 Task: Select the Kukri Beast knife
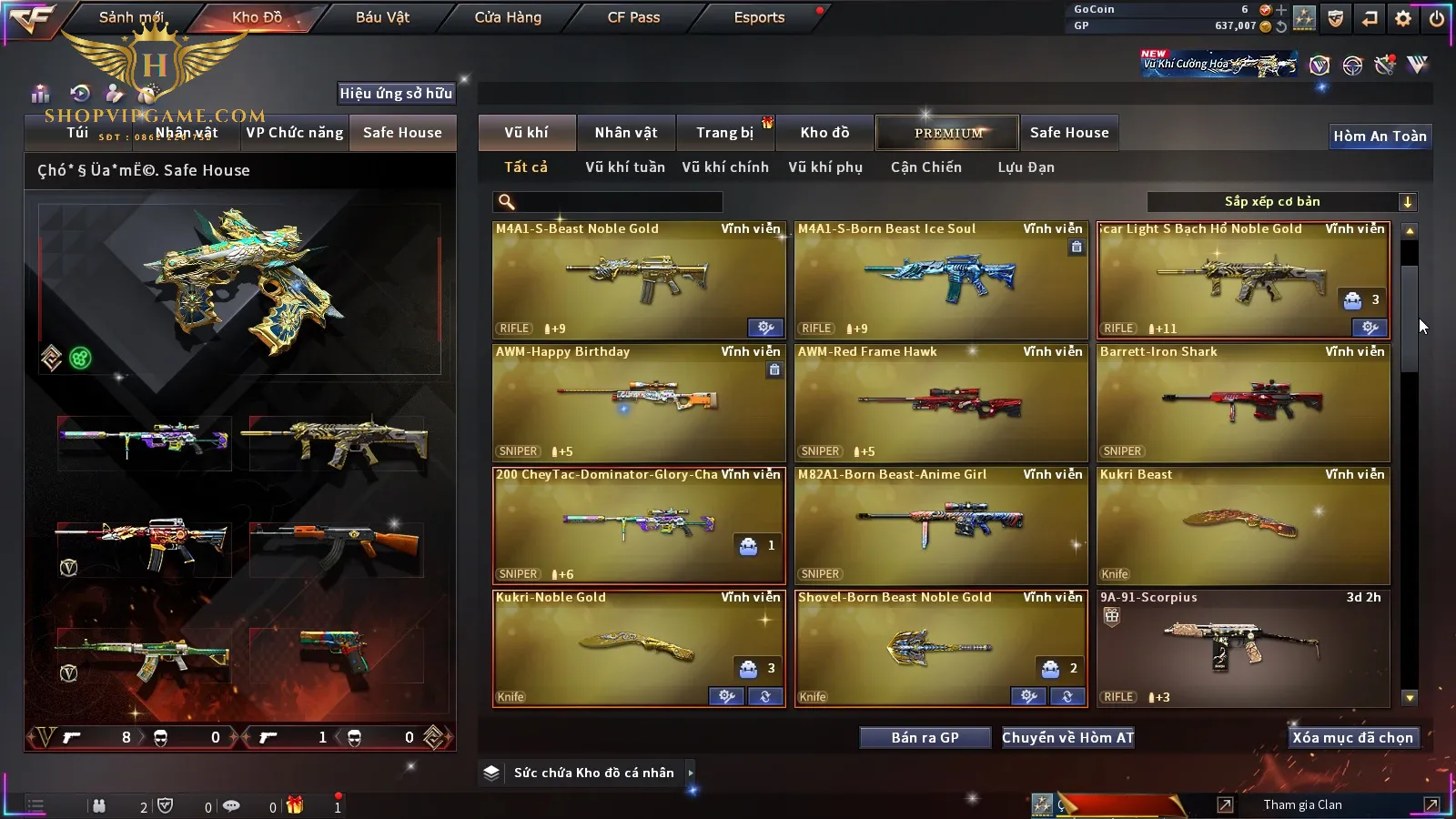coord(1242,526)
